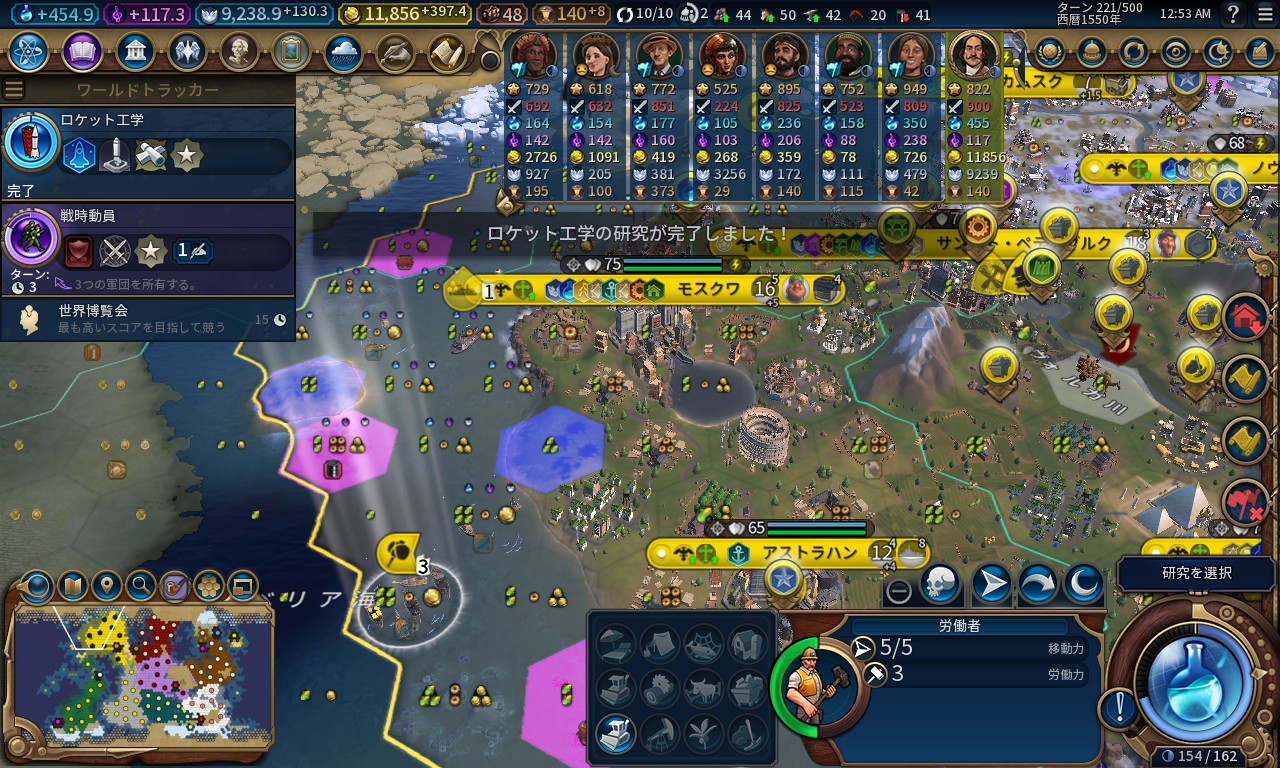Open the climate rain cloud icon
Image resolution: width=1280 pixels, height=768 pixels.
click(343, 52)
